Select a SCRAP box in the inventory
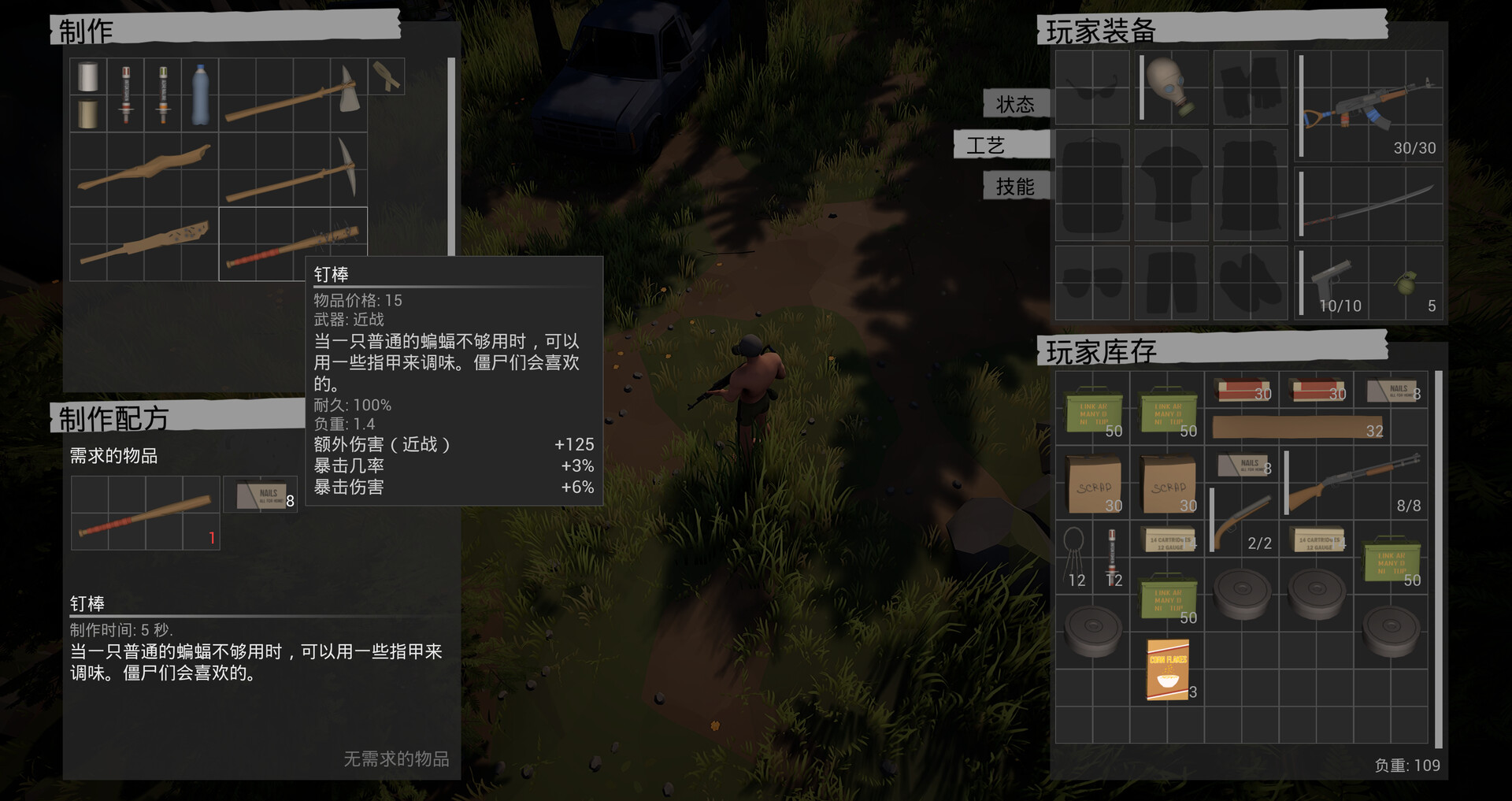The width and height of the screenshot is (1512, 801). 1092,483
